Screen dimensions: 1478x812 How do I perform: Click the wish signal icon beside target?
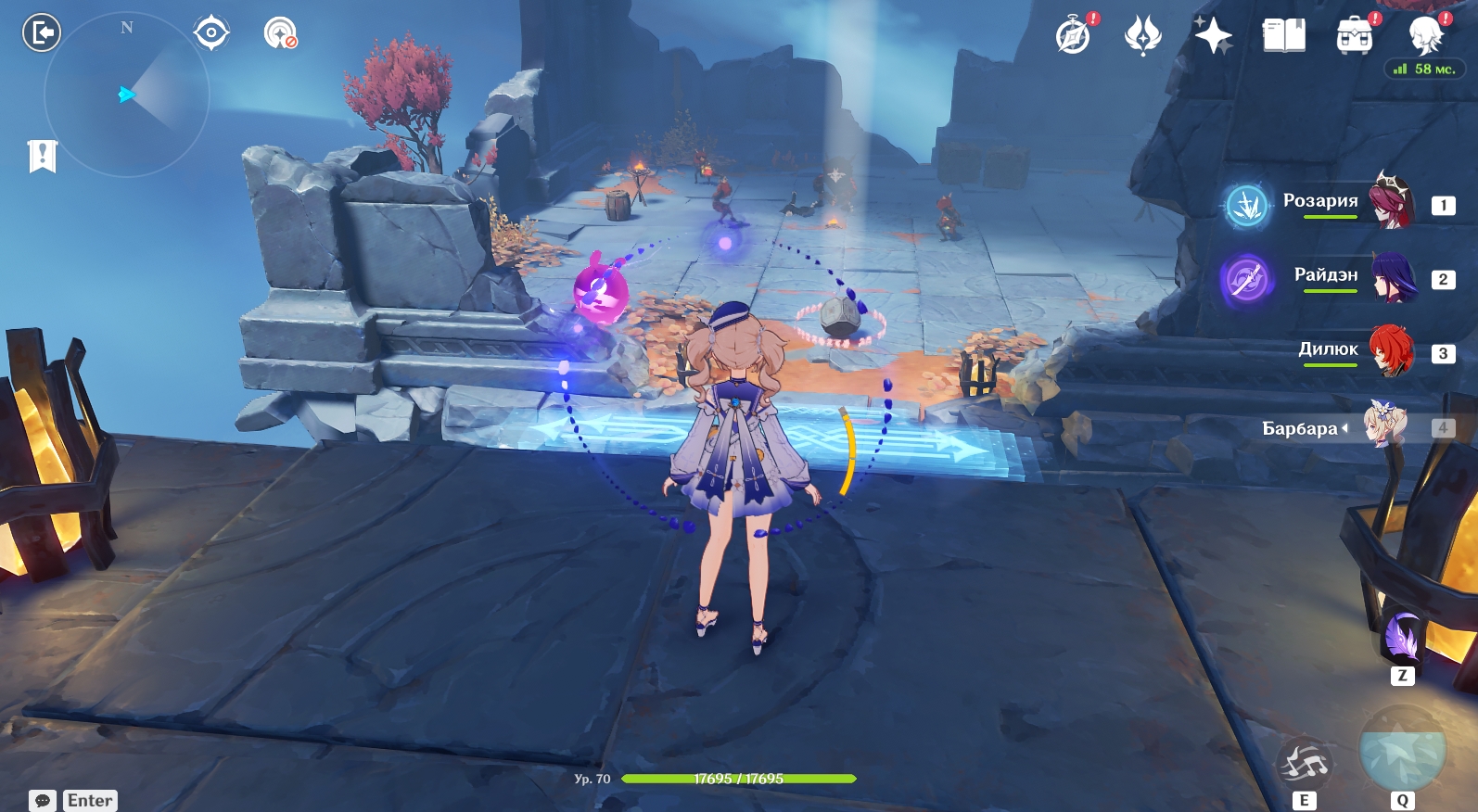coord(279,33)
